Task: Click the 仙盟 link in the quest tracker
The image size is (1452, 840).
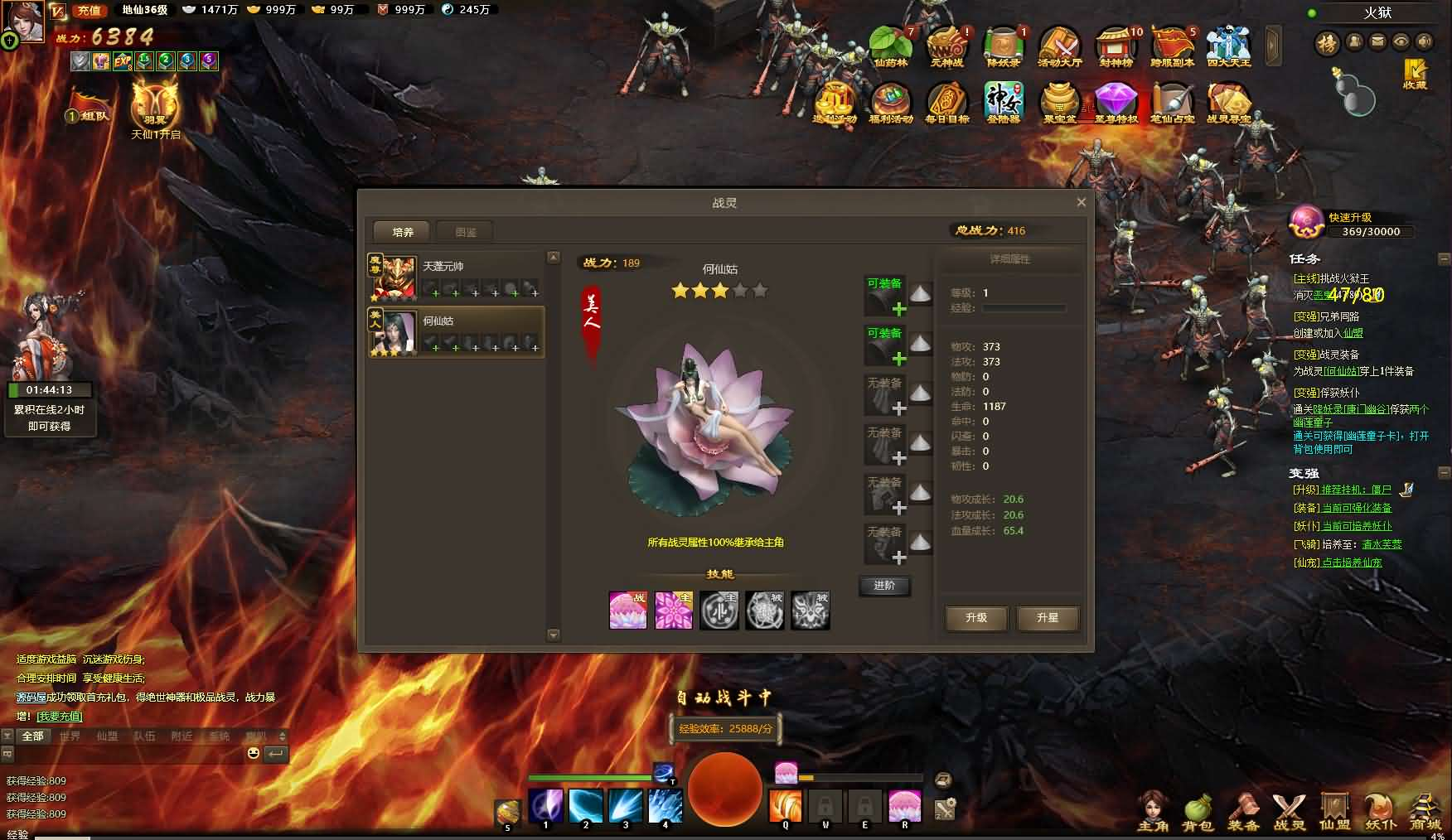Action: click(x=1353, y=333)
